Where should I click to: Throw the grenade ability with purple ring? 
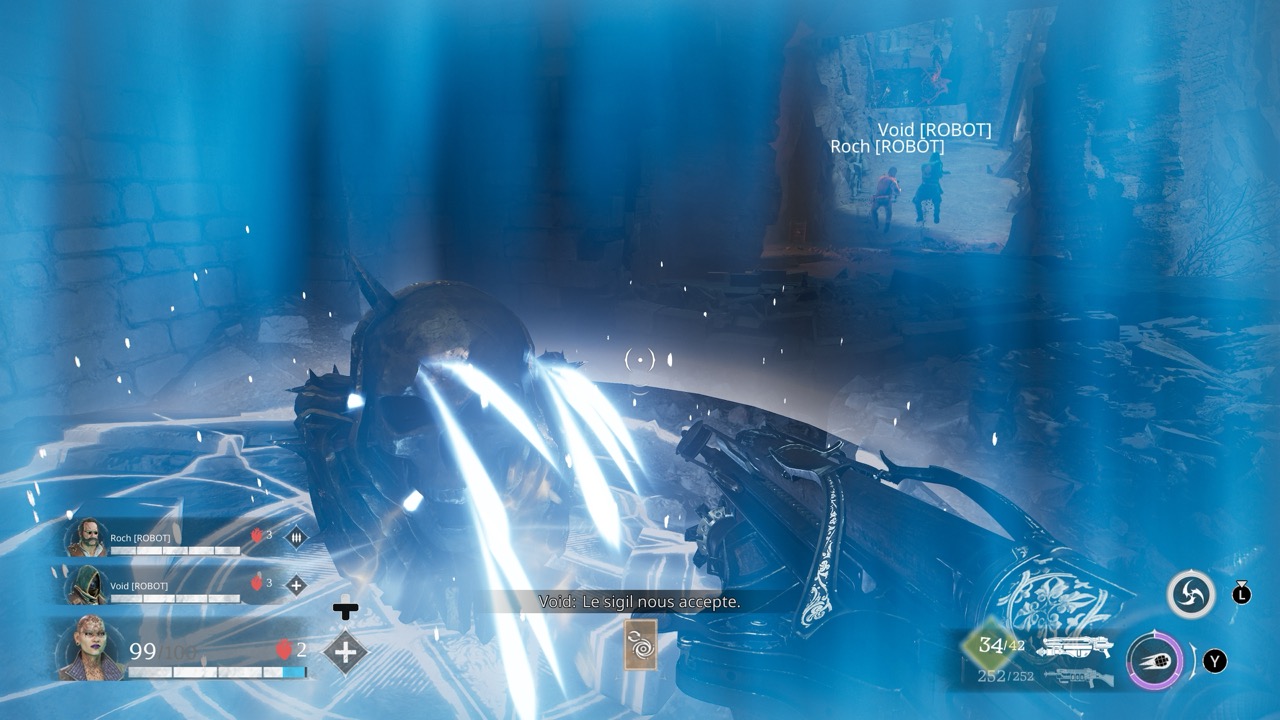click(1154, 661)
